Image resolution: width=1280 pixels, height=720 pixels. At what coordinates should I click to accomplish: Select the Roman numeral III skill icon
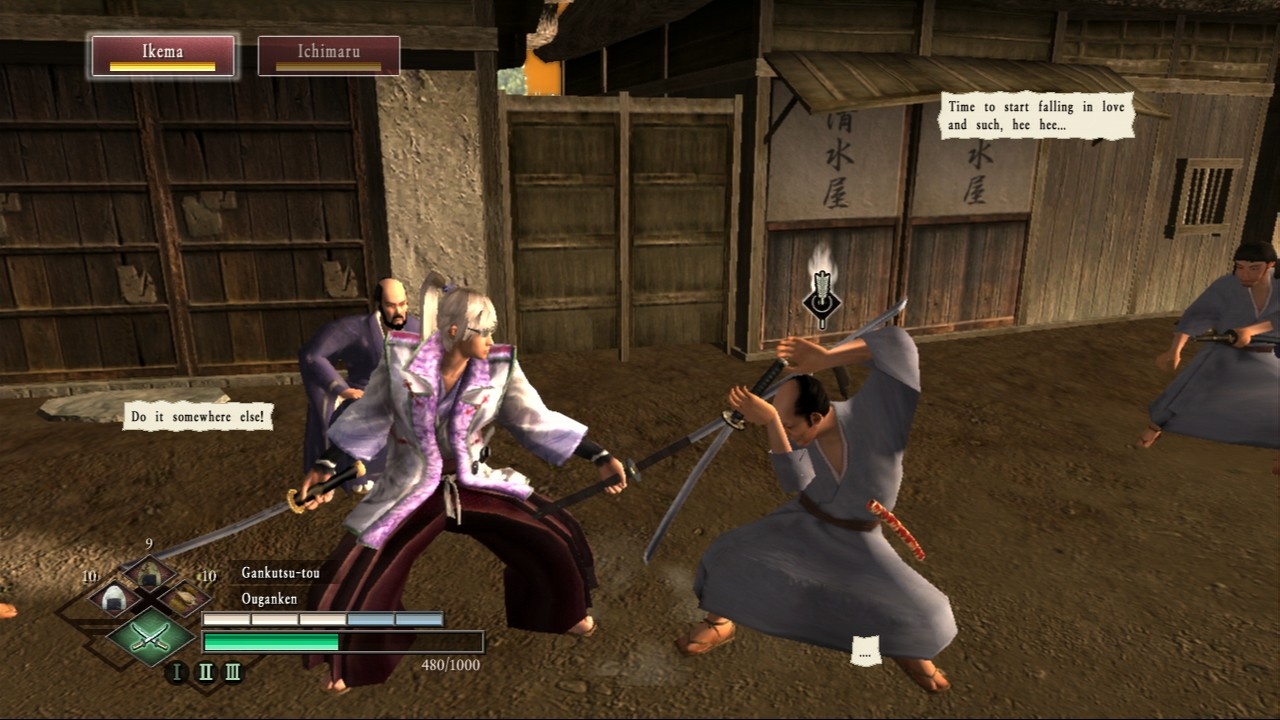[234, 671]
